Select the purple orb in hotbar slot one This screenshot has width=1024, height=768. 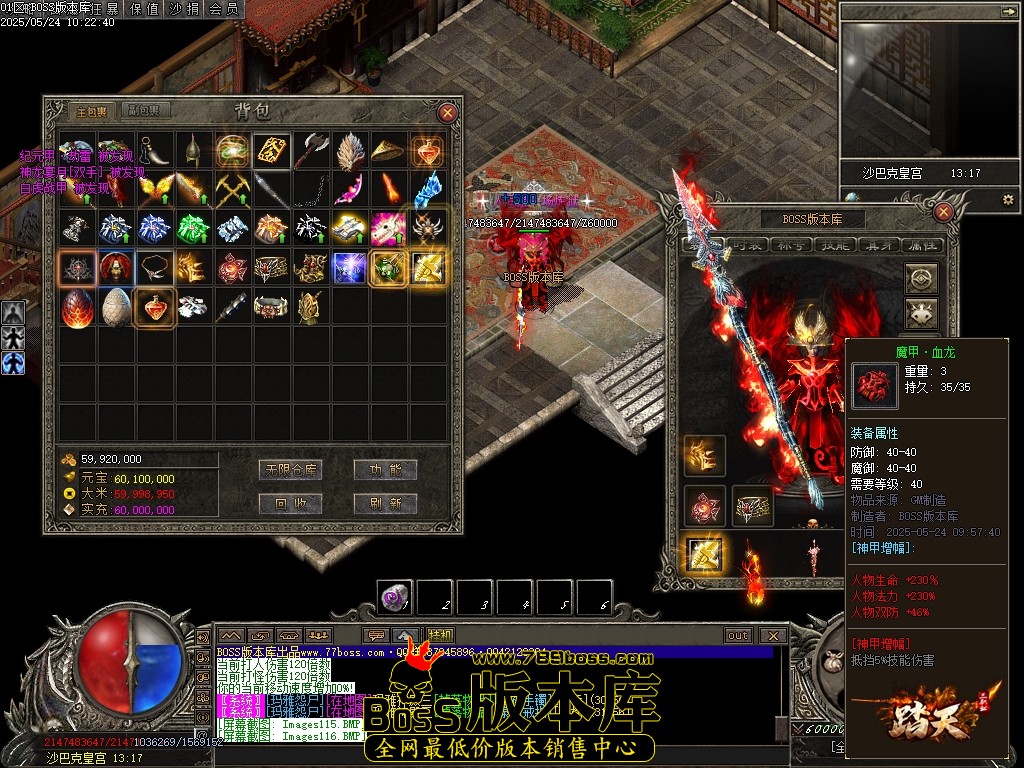click(395, 597)
